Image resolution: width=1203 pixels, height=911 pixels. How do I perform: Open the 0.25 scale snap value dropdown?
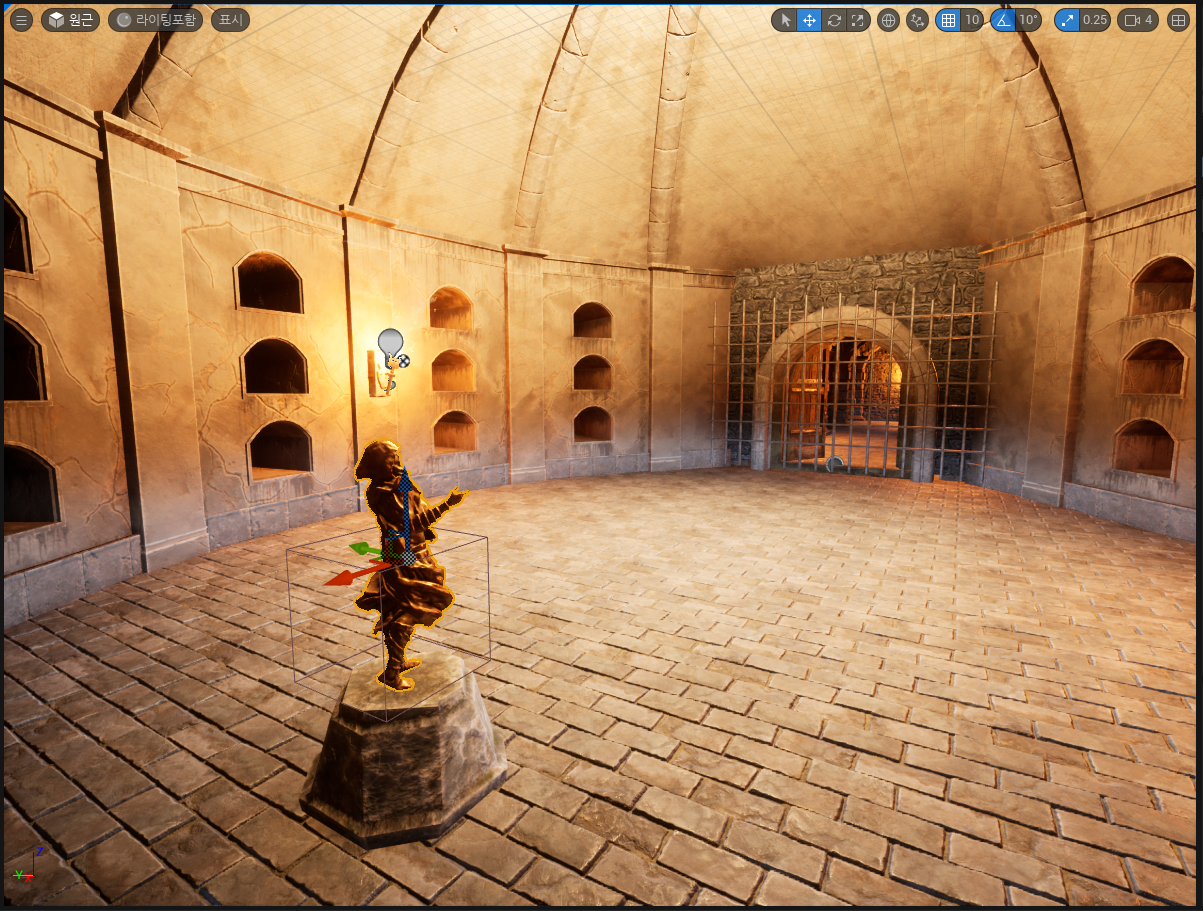[x=1095, y=20]
